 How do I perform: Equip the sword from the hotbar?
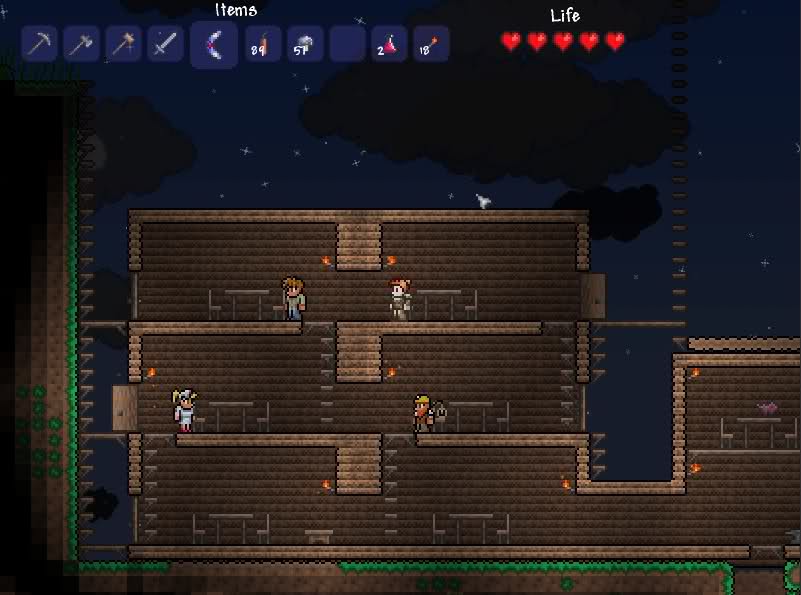click(165, 44)
